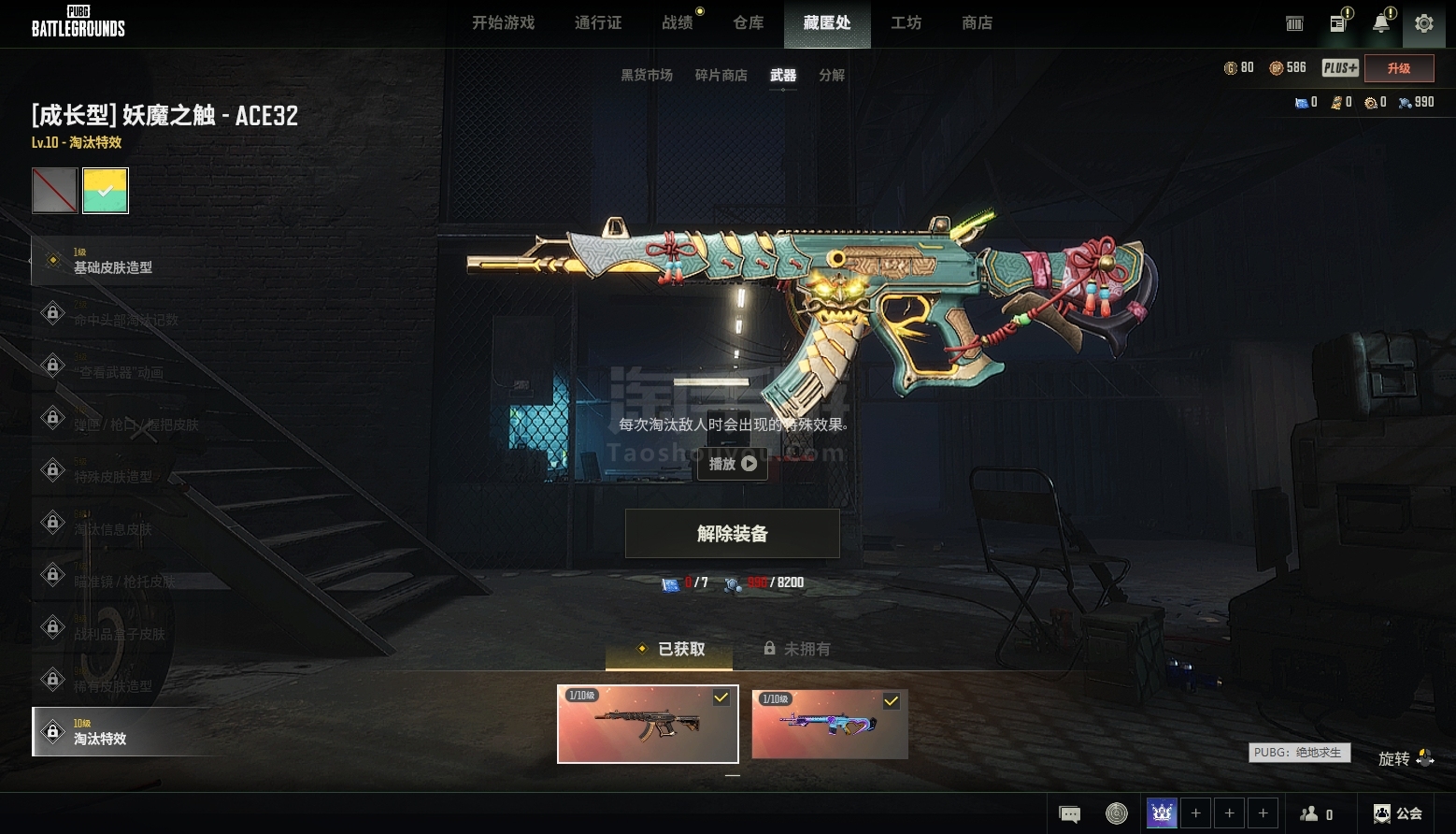Select the blue heart rifle skin thumbnail
This screenshot has height=834, width=1456.
click(x=830, y=725)
